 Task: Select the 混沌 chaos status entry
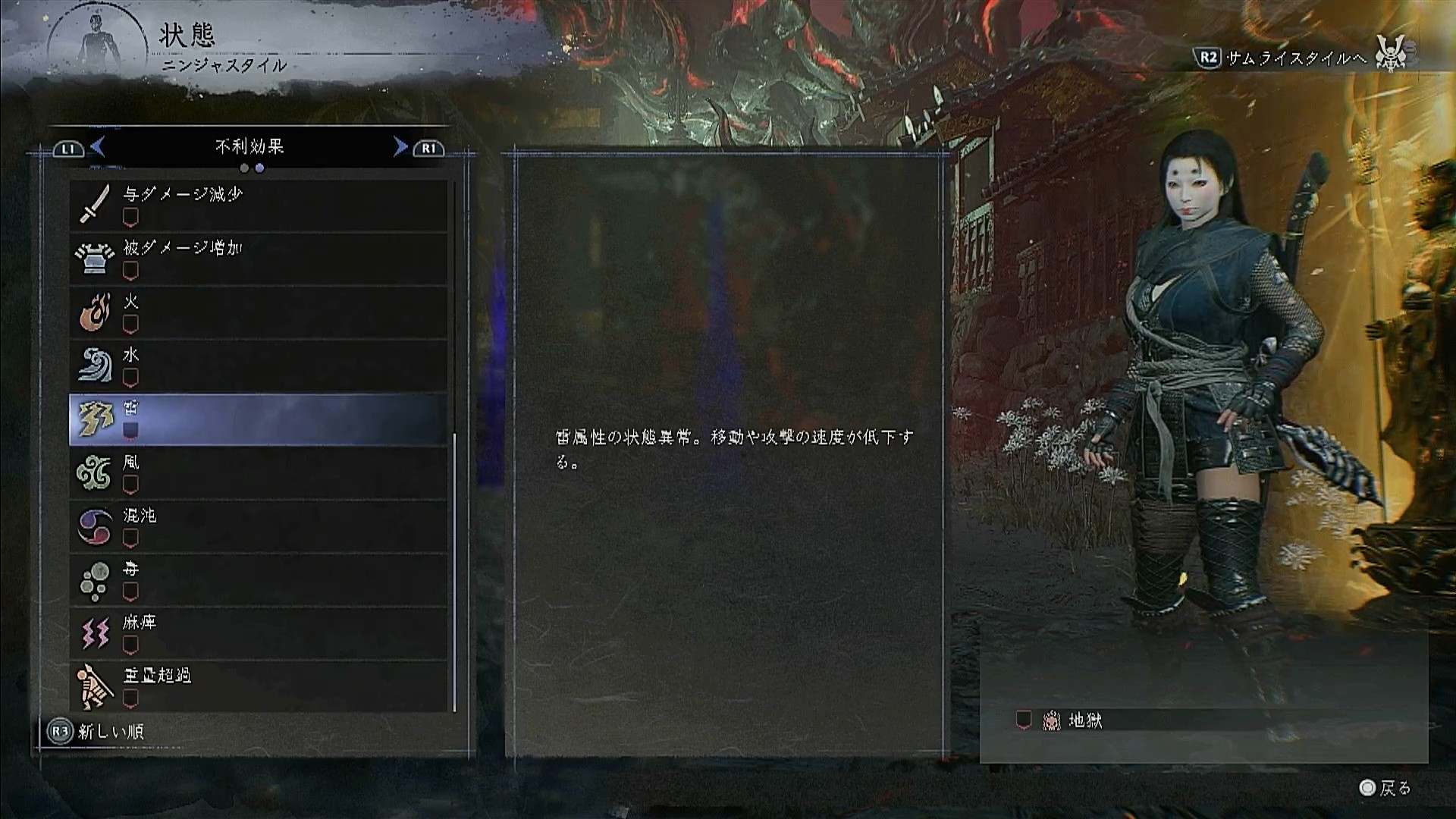point(258,526)
